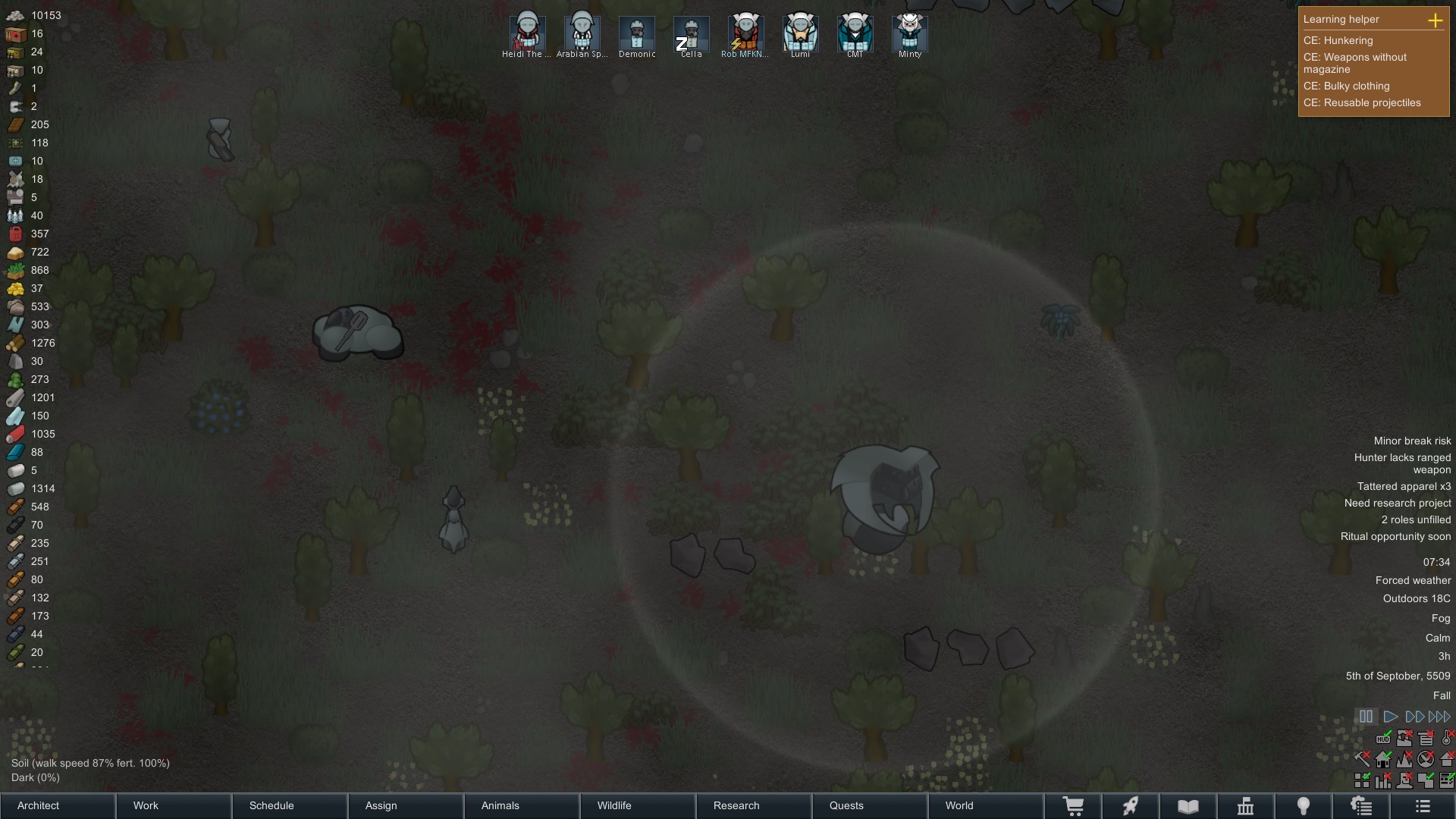The image size is (1456, 819).
Task: Switch to the Schedule tab
Action: pyautogui.click(x=290, y=805)
